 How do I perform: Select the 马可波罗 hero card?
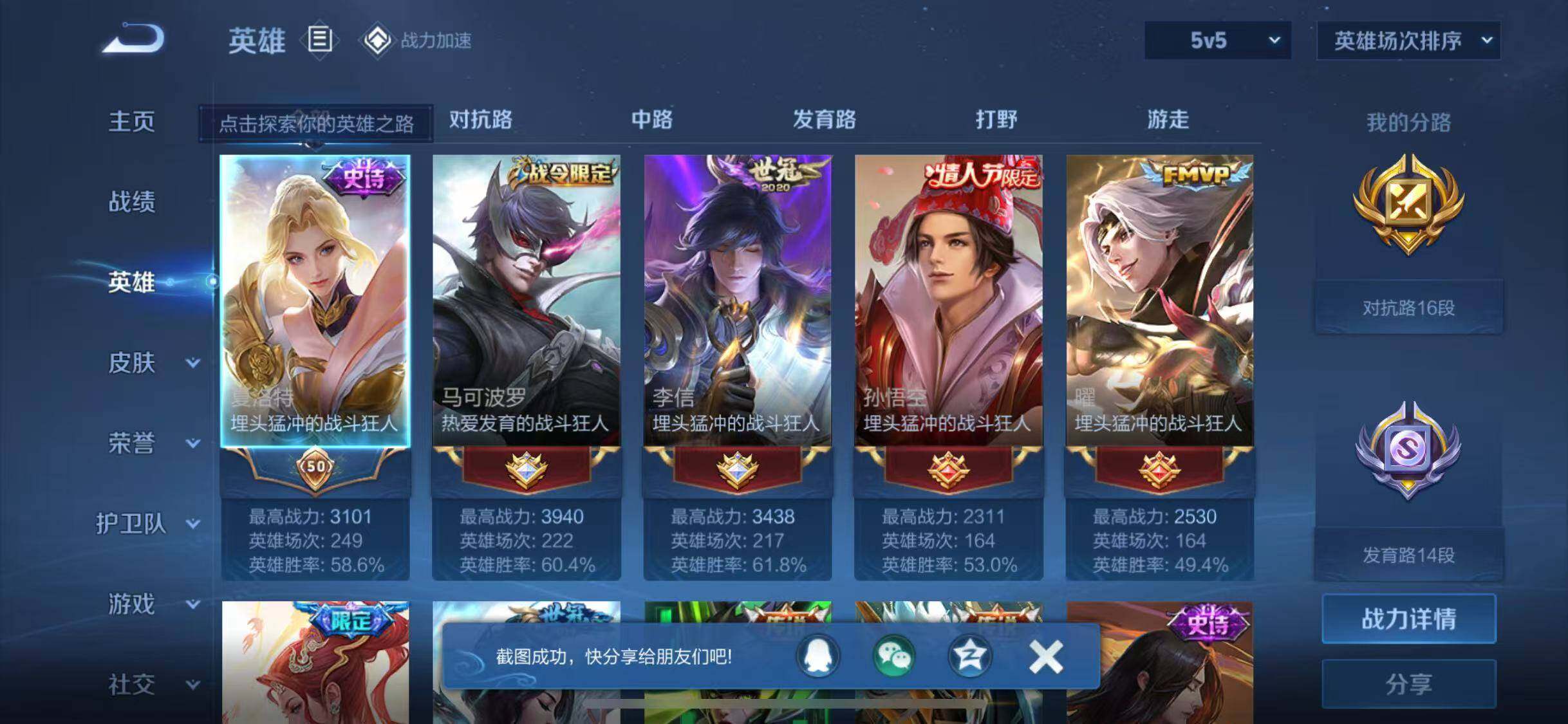coord(526,301)
